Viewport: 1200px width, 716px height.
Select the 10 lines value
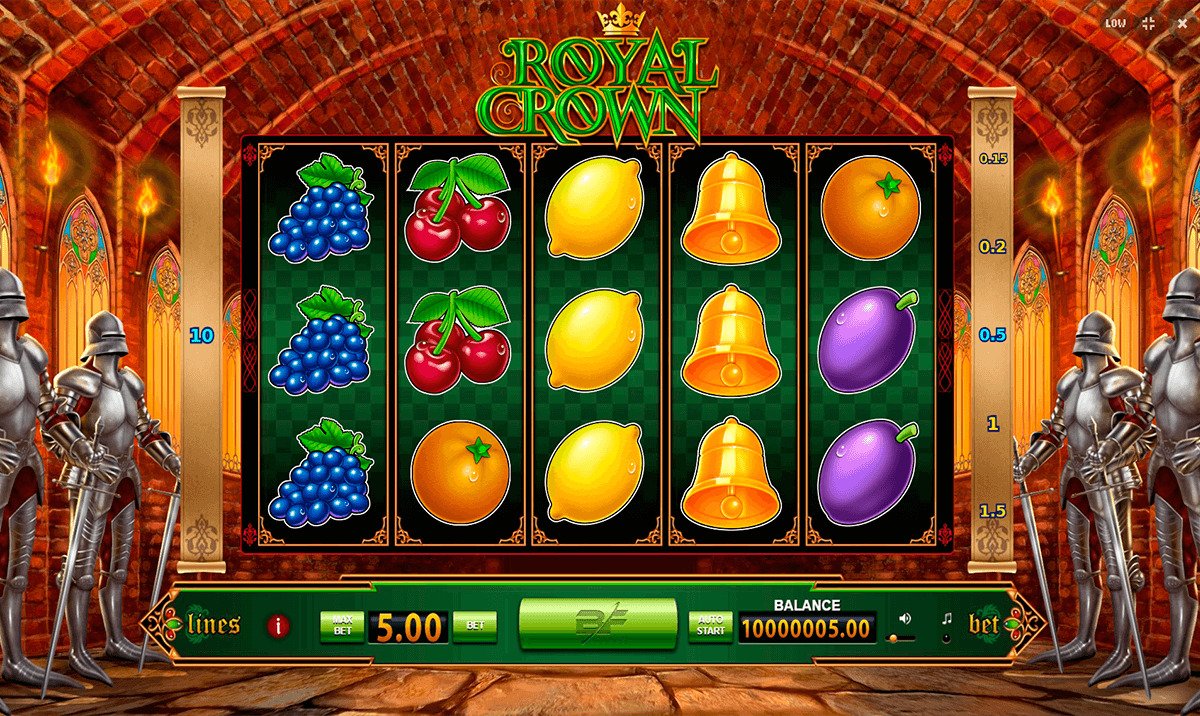click(x=202, y=336)
